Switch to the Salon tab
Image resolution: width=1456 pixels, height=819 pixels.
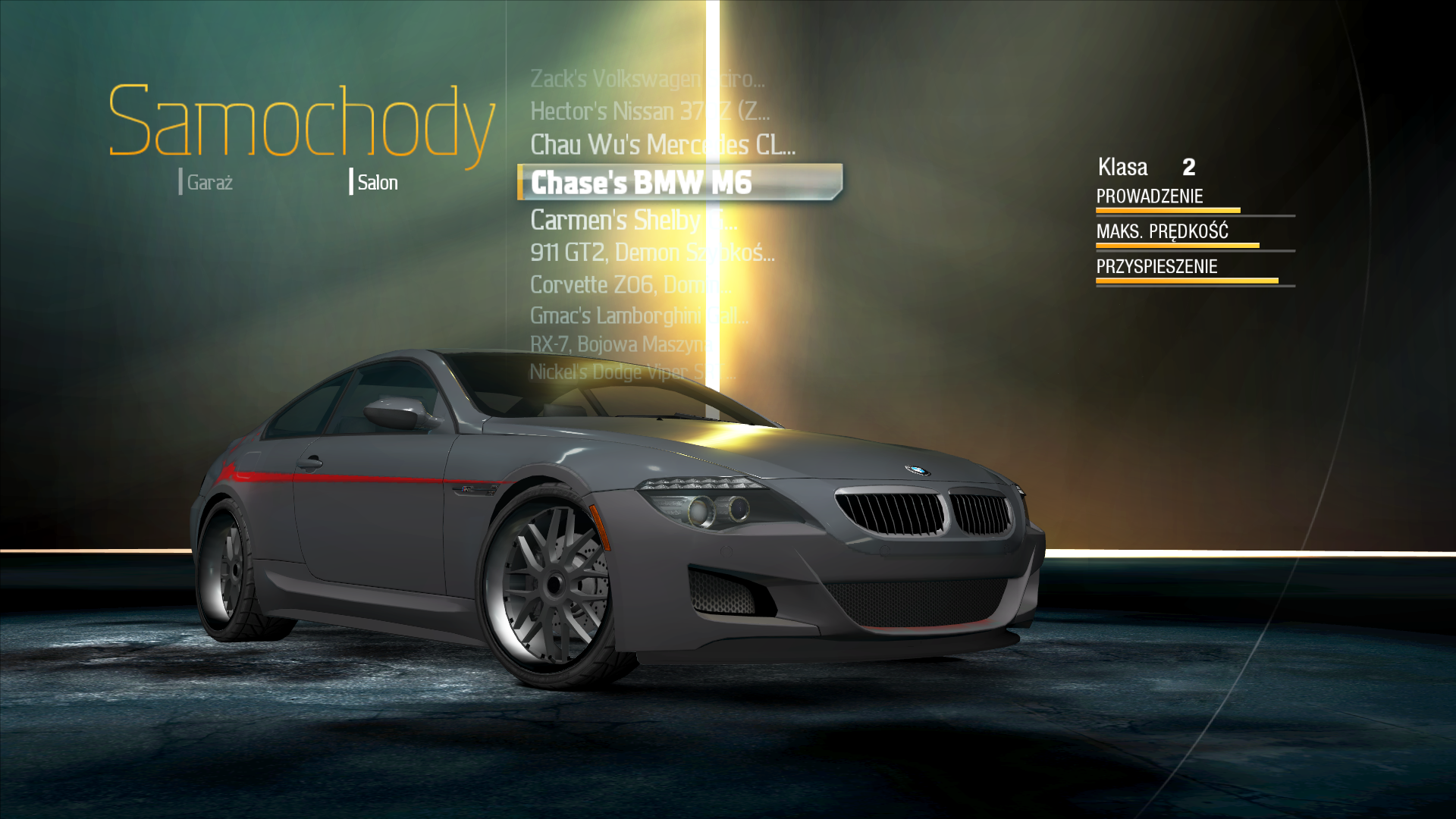click(376, 183)
